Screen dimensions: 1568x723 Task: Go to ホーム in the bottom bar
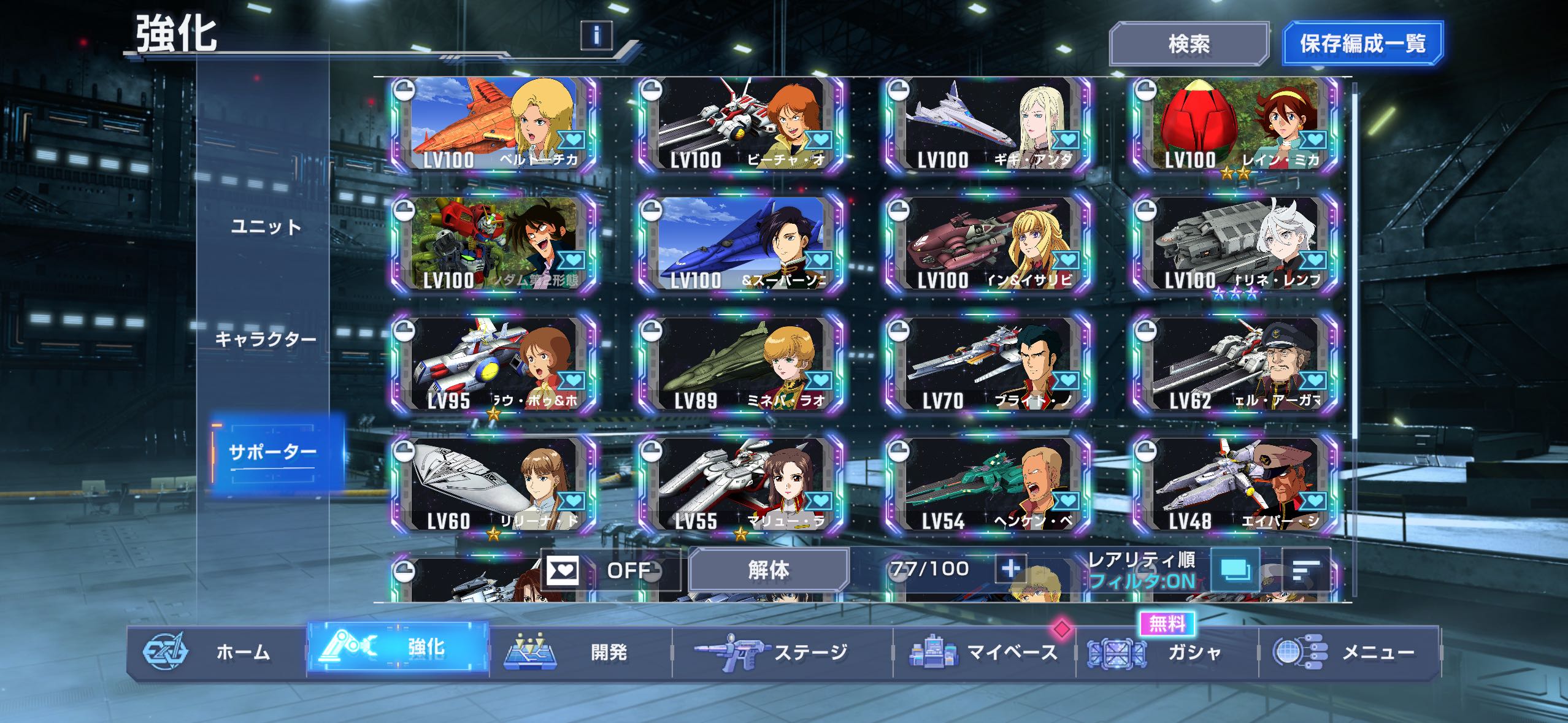point(216,652)
